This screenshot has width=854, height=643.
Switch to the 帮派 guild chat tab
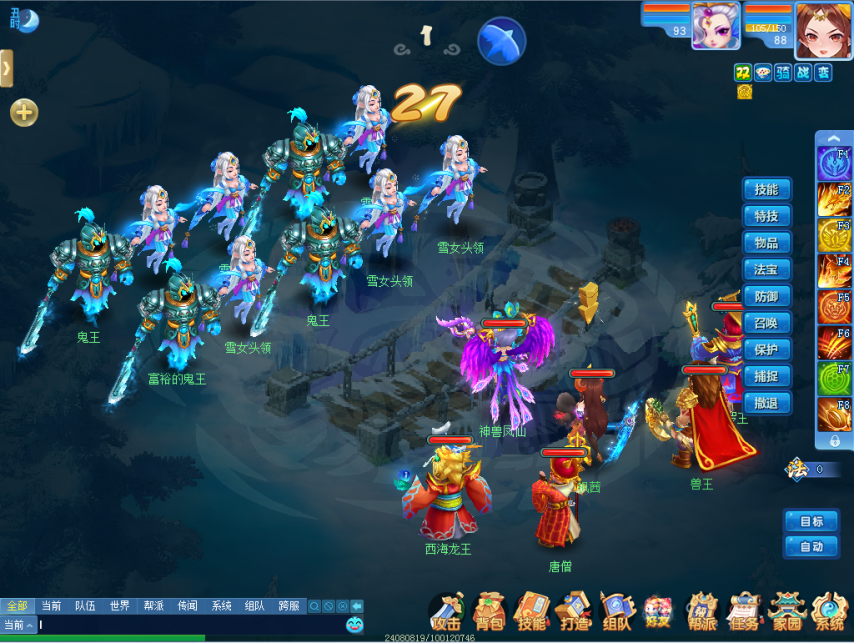[153, 606]
